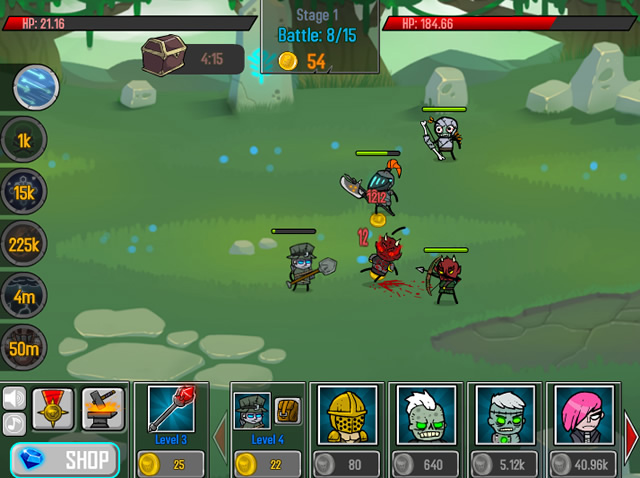Open the gem SHOP

click(65, 461)
